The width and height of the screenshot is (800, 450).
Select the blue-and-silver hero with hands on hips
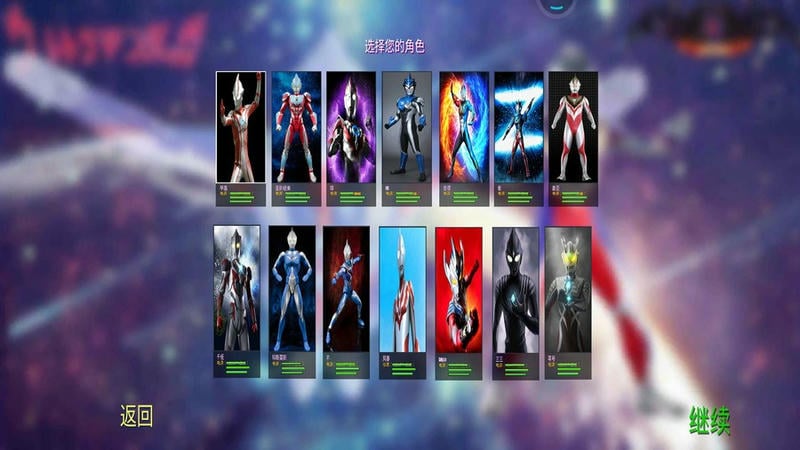[292, 290]
